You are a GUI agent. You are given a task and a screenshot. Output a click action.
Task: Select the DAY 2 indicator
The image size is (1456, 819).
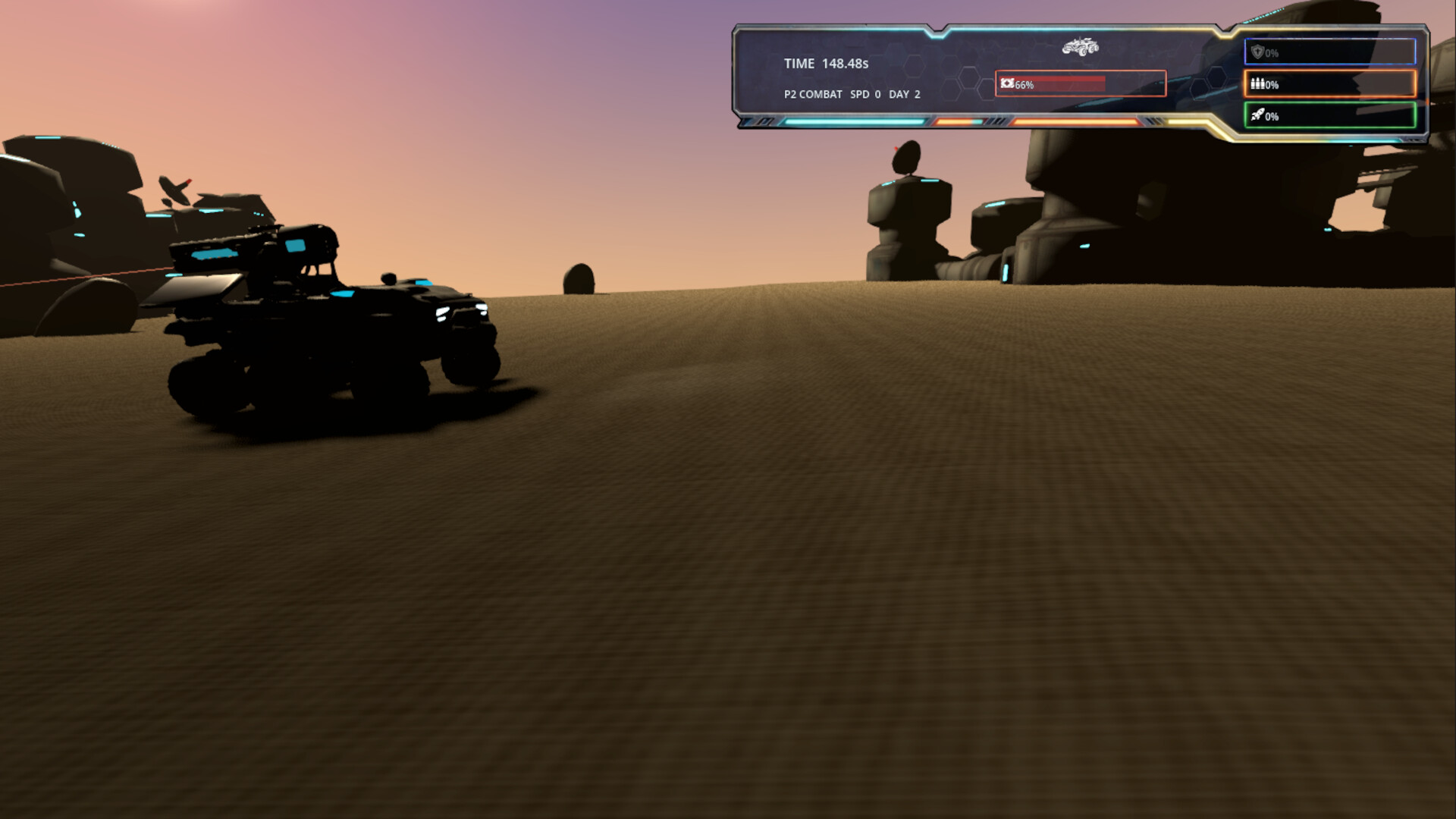(x=907, y=94)
